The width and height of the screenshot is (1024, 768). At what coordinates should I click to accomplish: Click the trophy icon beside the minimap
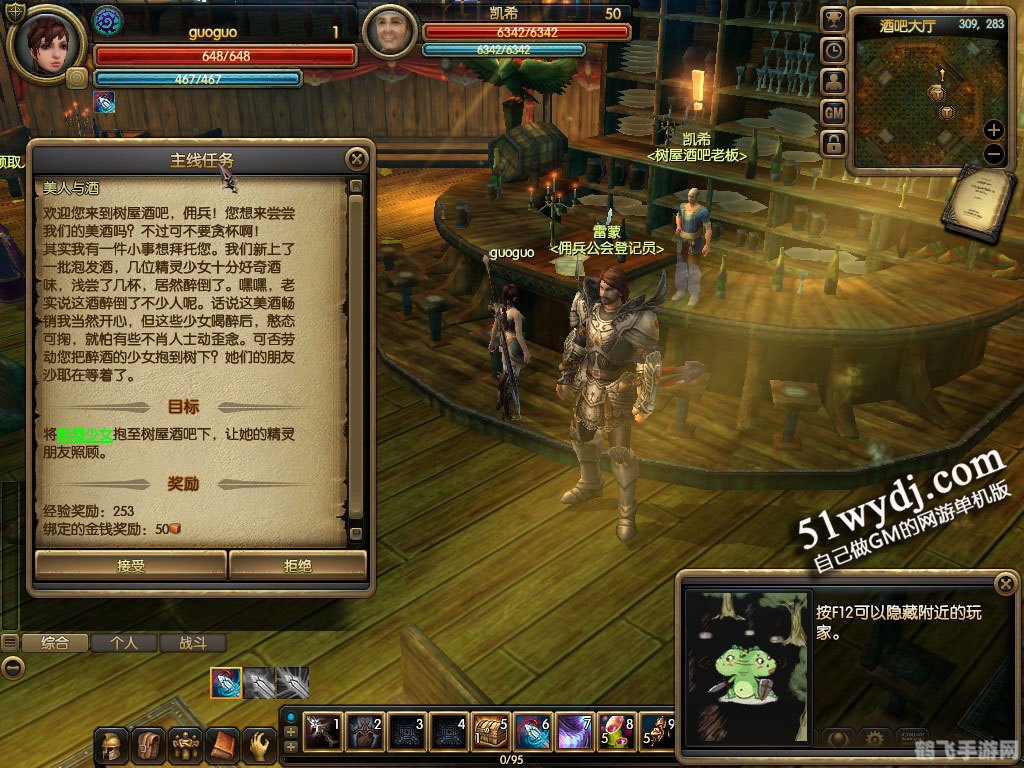pos(834,20)
